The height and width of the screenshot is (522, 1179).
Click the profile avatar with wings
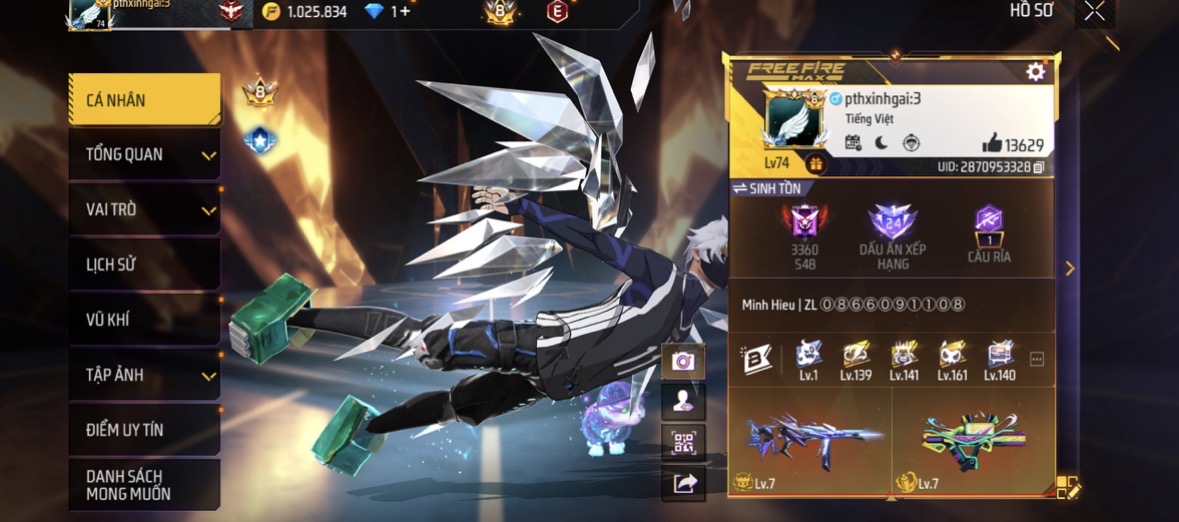793,120
